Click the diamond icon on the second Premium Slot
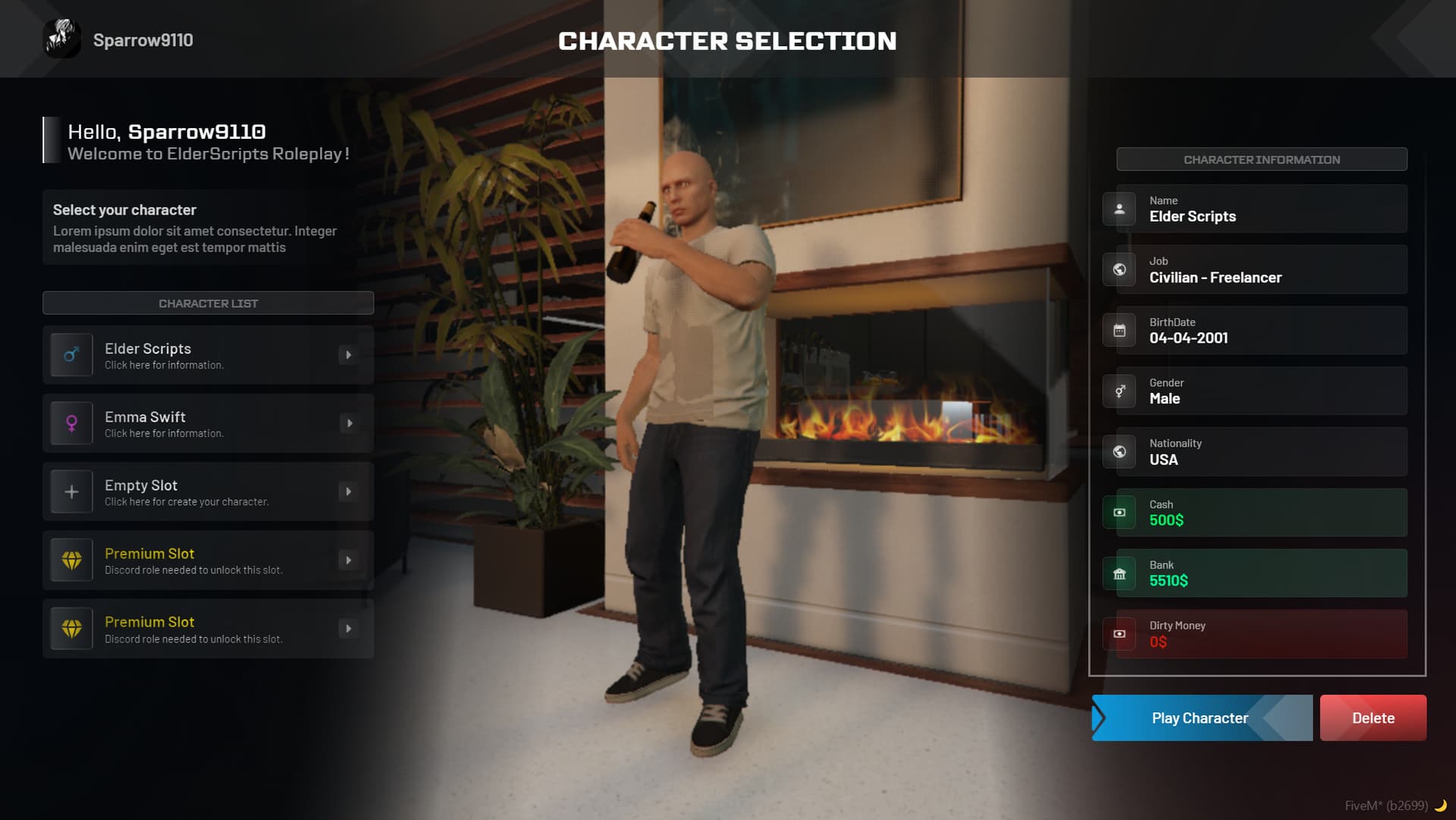This screenshot has width=1456, height=820. pos(71,628)
